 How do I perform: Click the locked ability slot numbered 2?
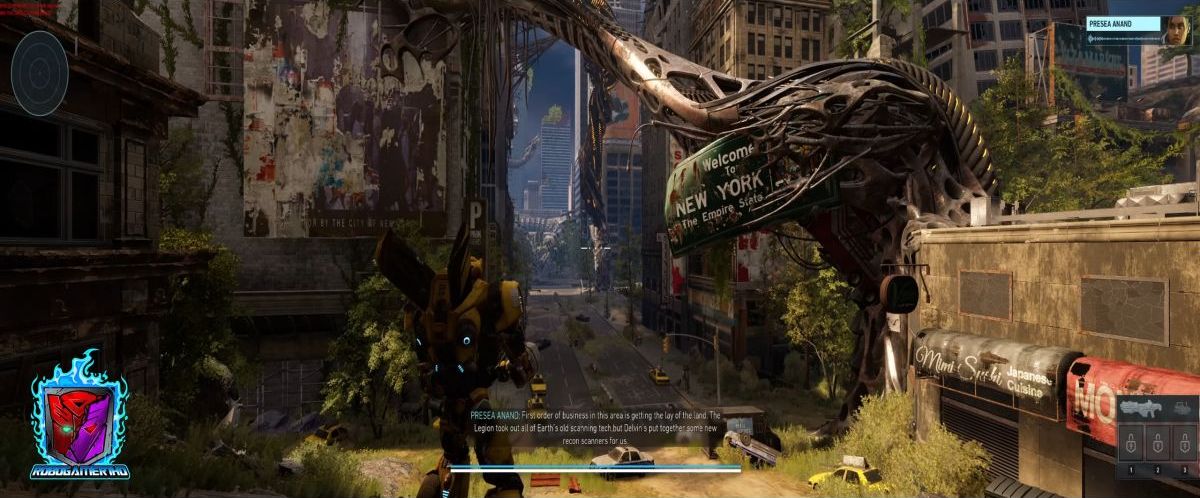(1157, 442)
